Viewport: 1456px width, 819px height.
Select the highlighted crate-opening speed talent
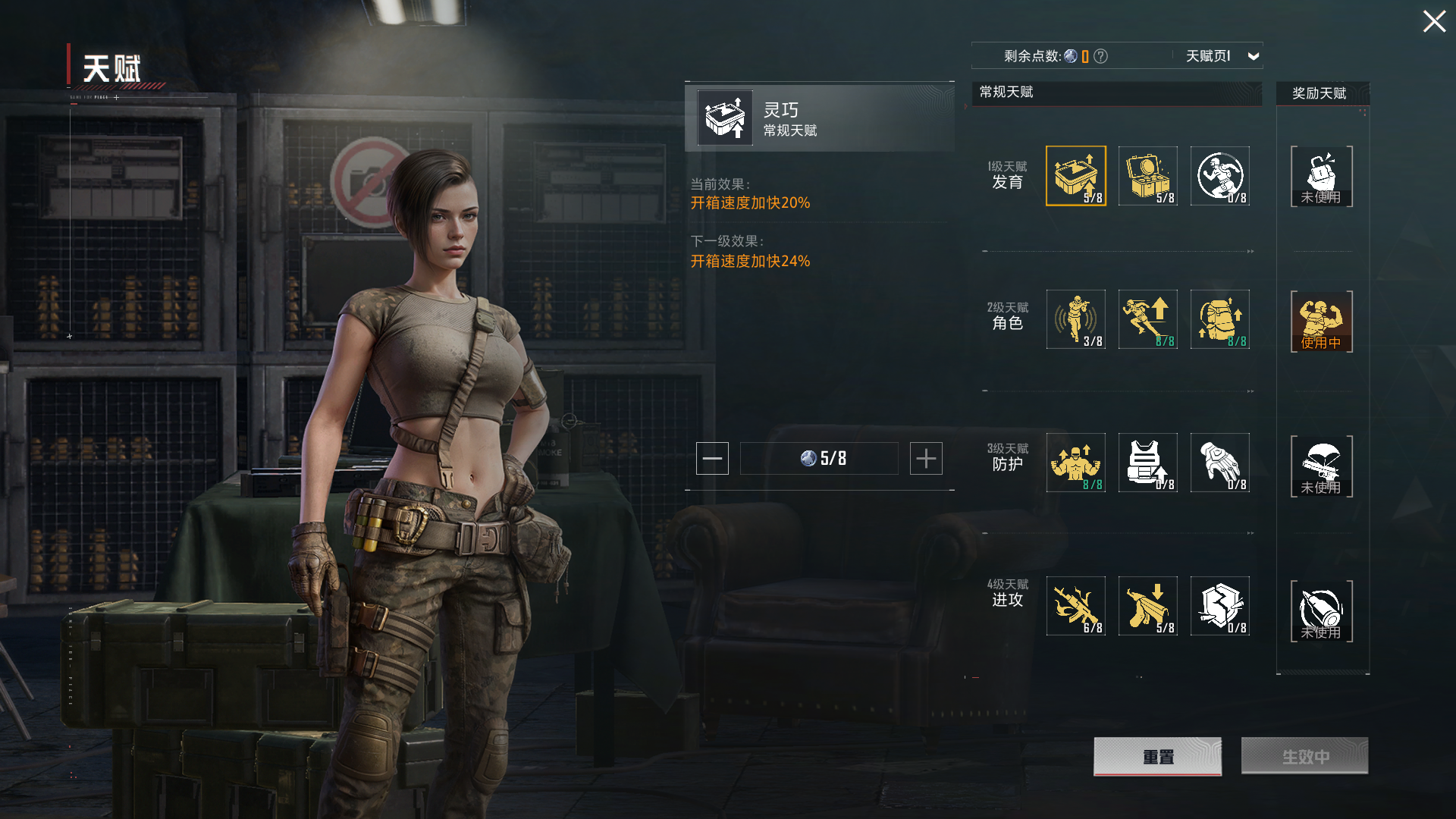(1075, 176)
